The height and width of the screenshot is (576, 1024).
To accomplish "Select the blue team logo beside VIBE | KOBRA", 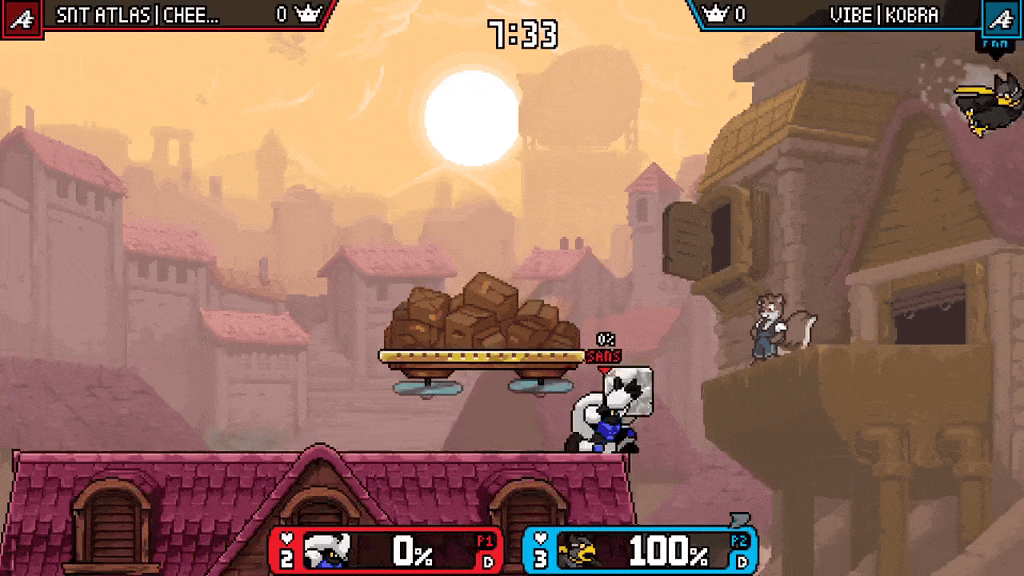I will click(x=999, y=16).
